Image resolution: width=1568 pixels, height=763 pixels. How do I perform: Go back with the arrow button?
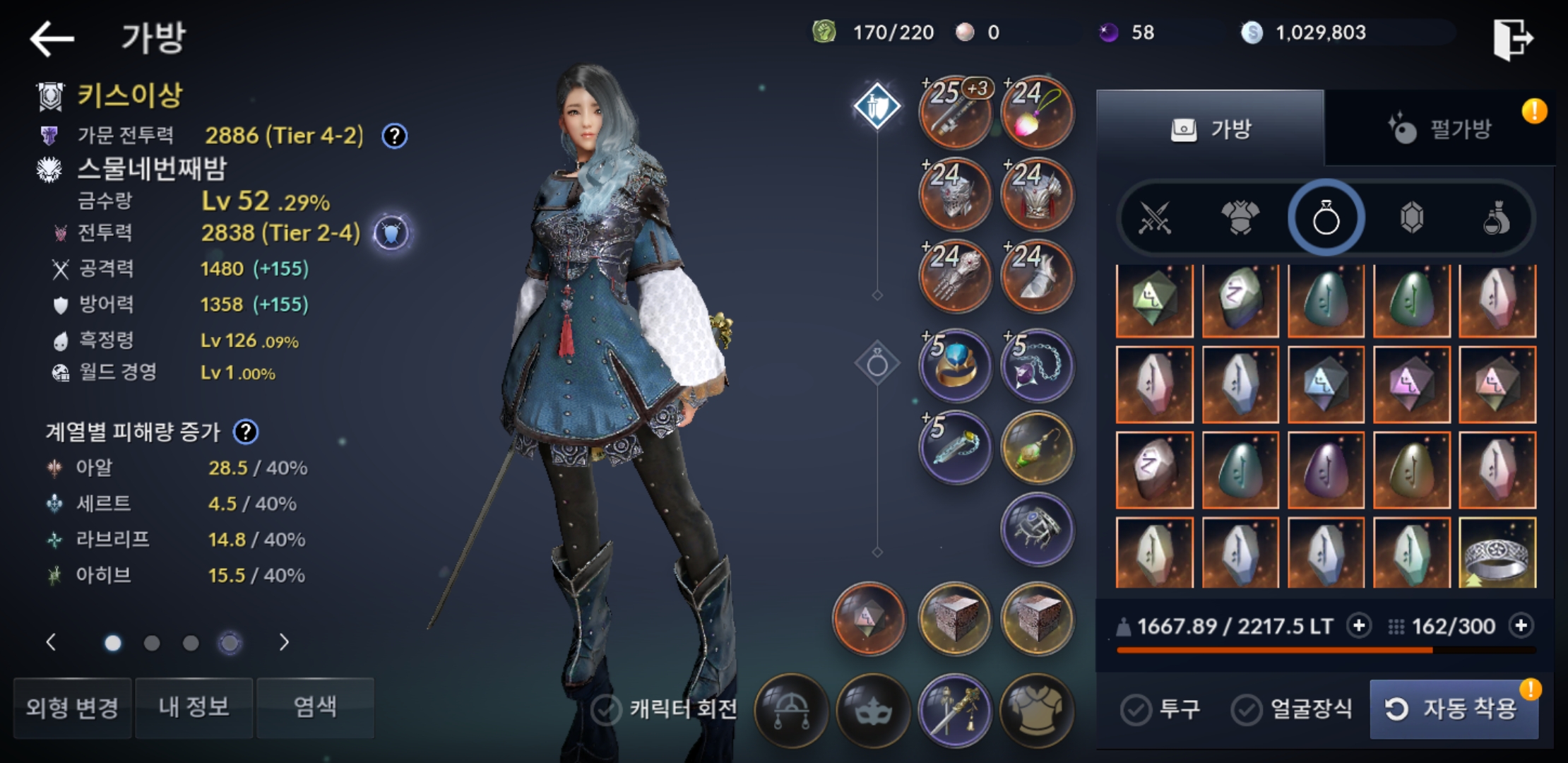point(52,38)
